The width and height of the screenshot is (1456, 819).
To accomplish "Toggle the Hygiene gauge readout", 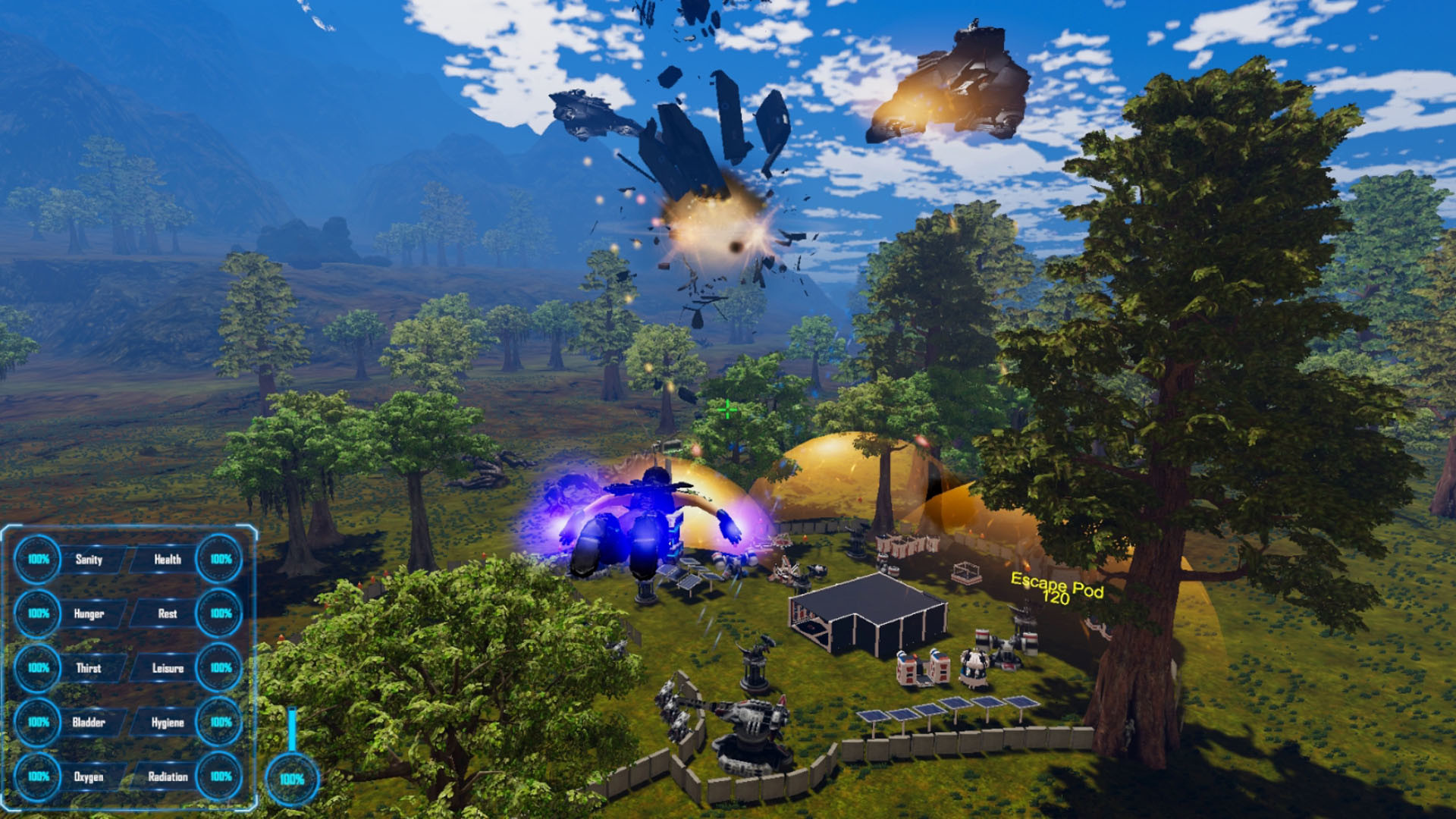I will 218,723.
